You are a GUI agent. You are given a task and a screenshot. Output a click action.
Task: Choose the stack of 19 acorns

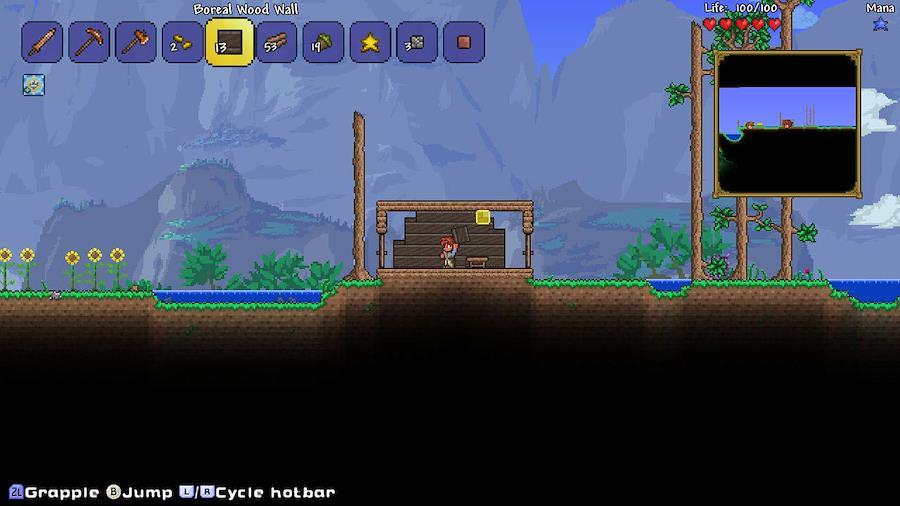pos(323,43)
